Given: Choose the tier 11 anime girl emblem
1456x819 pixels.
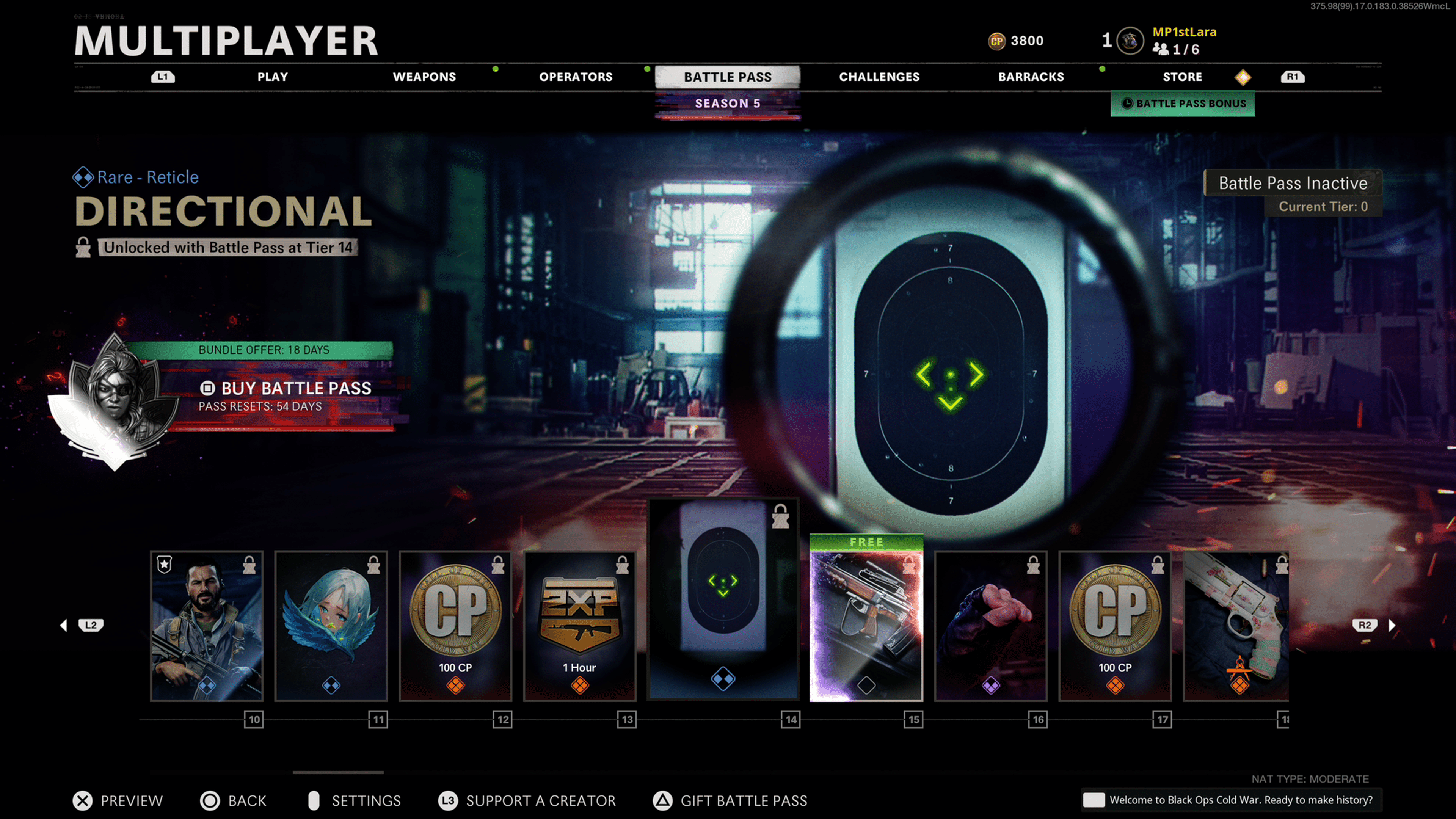Looking at the screenshot, I should coord(331,626).
